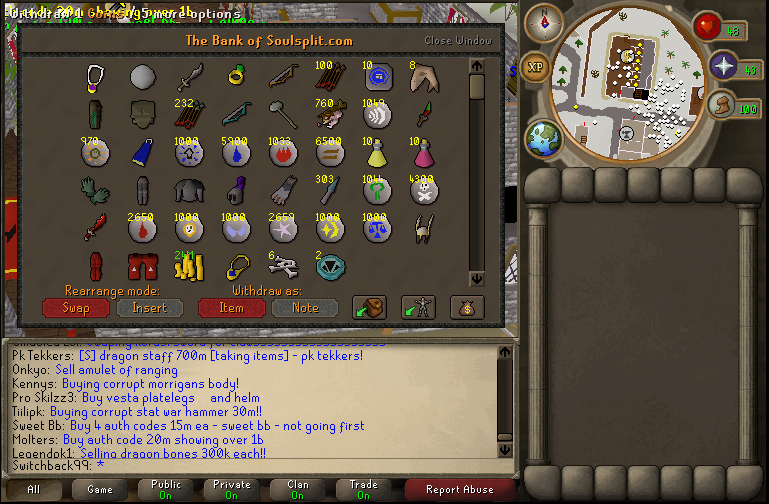Click the deposit inventory backpack button
The width and height of the screenshot is (769, 504).
click(369, 308)
